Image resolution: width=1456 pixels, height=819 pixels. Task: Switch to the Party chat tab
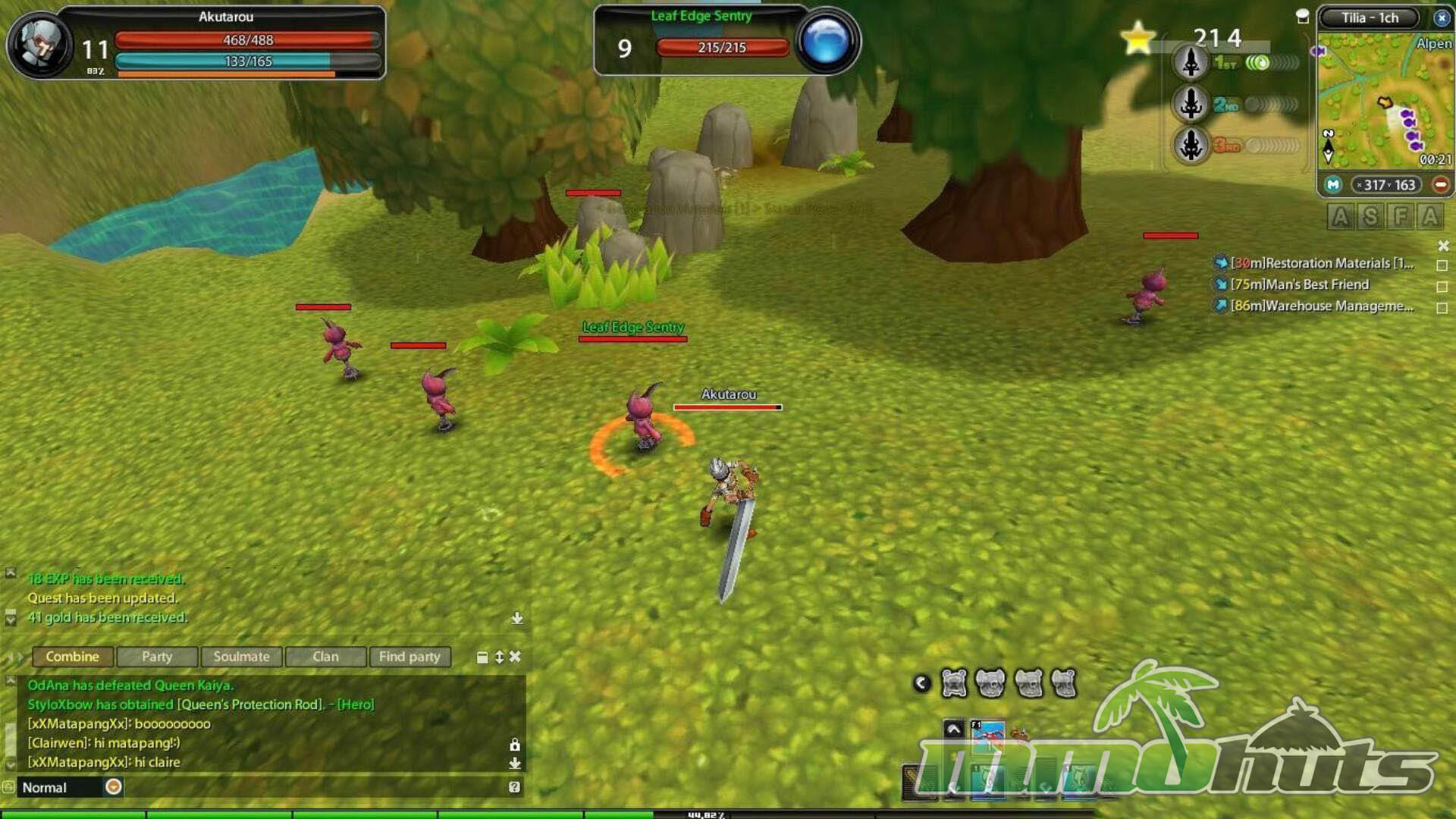[x=157, y=657]
